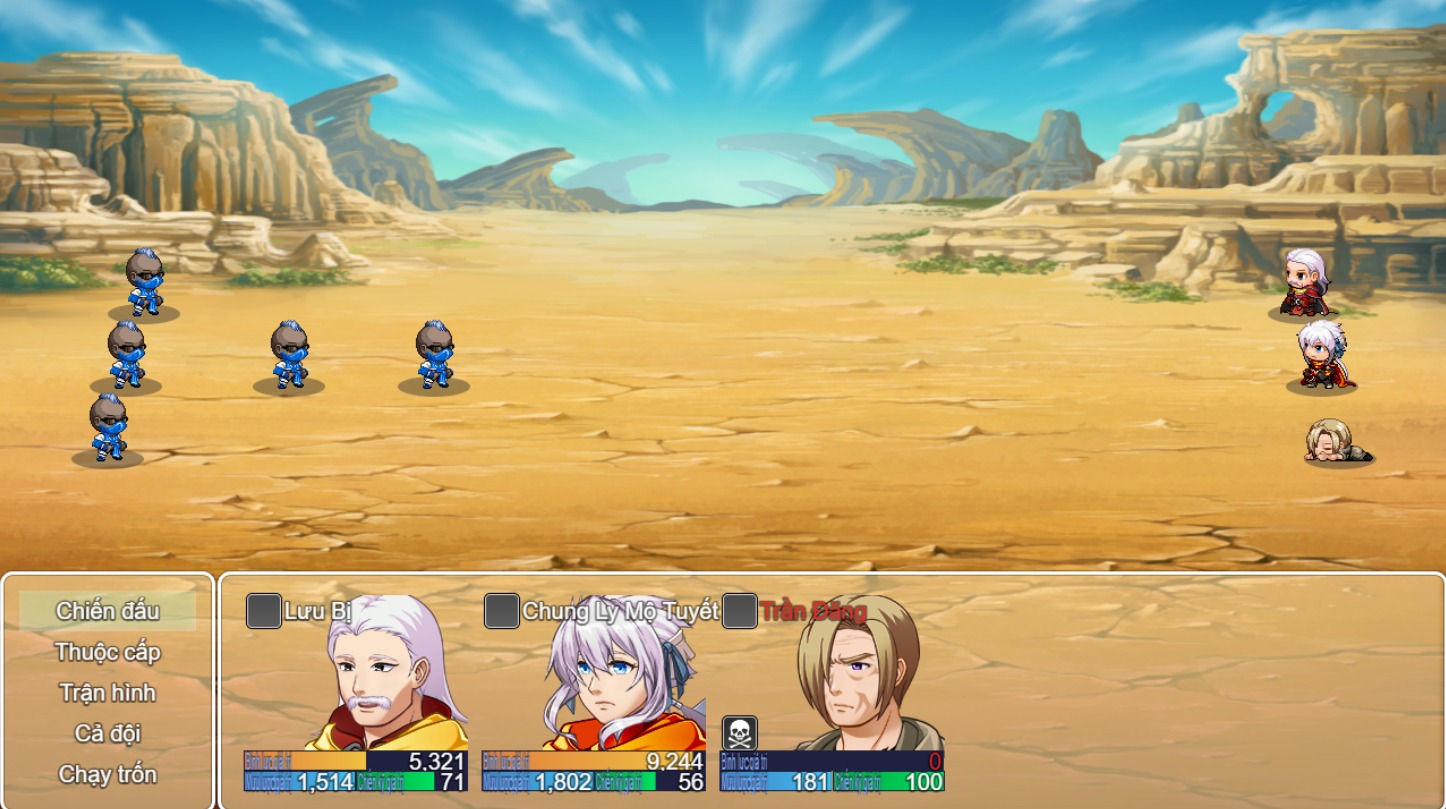Choose the Thuộc cấp menu option

tap(106, 650)
